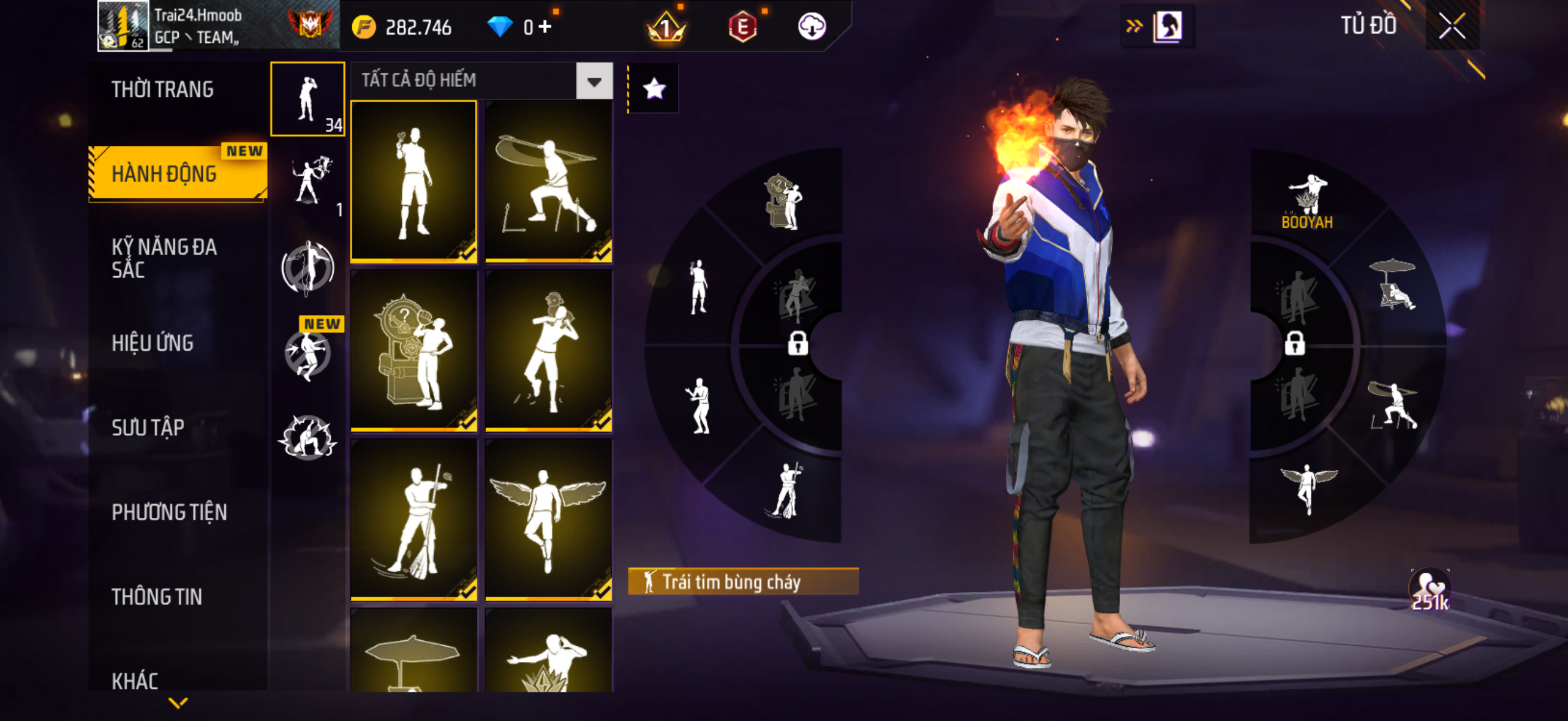Choose the mystery machine emote thumbnail
Image resolution: width=1568 pixels, height=721 pixels.
pyautogui.click(x=414, y=350)
